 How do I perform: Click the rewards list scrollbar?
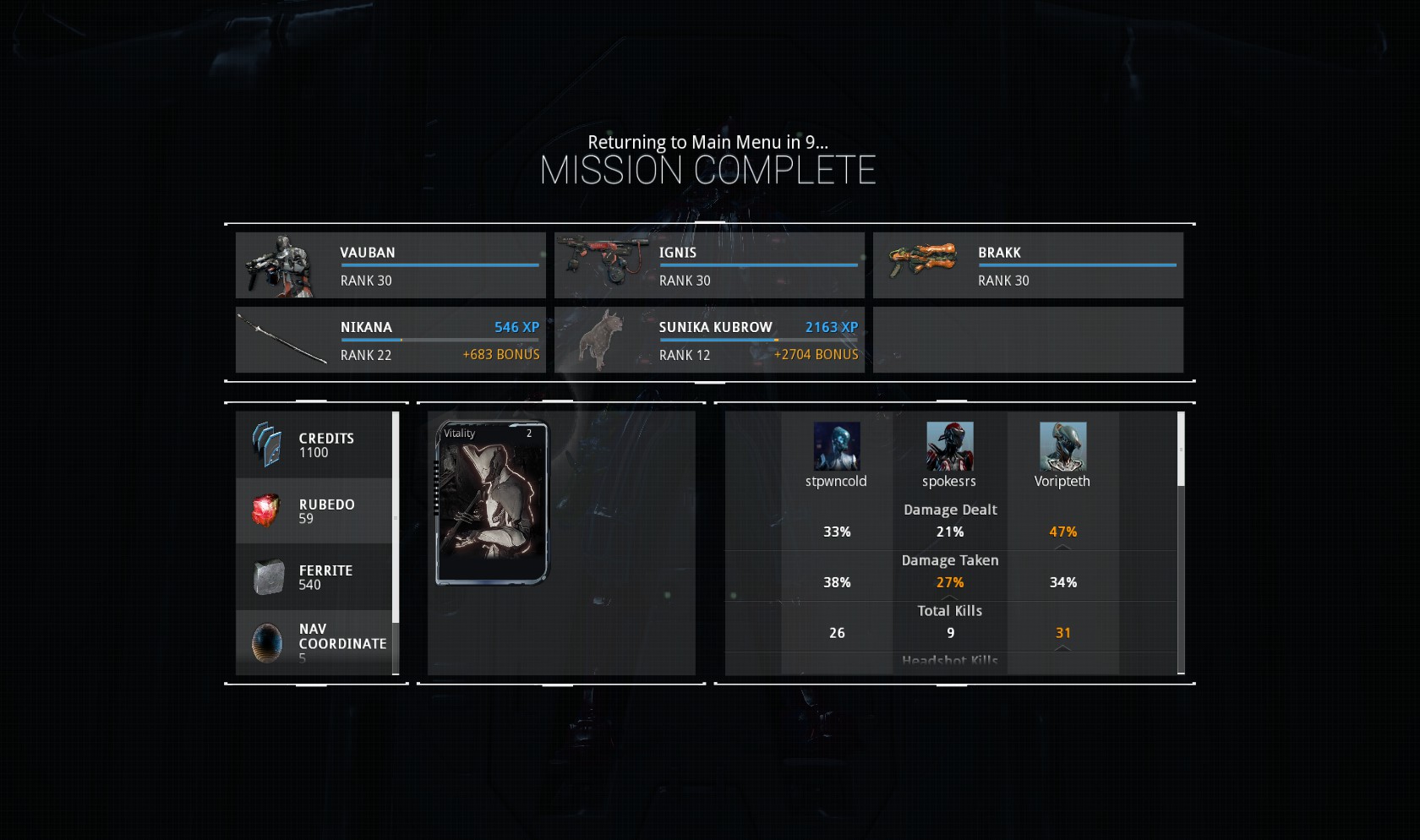pos(396,517)
